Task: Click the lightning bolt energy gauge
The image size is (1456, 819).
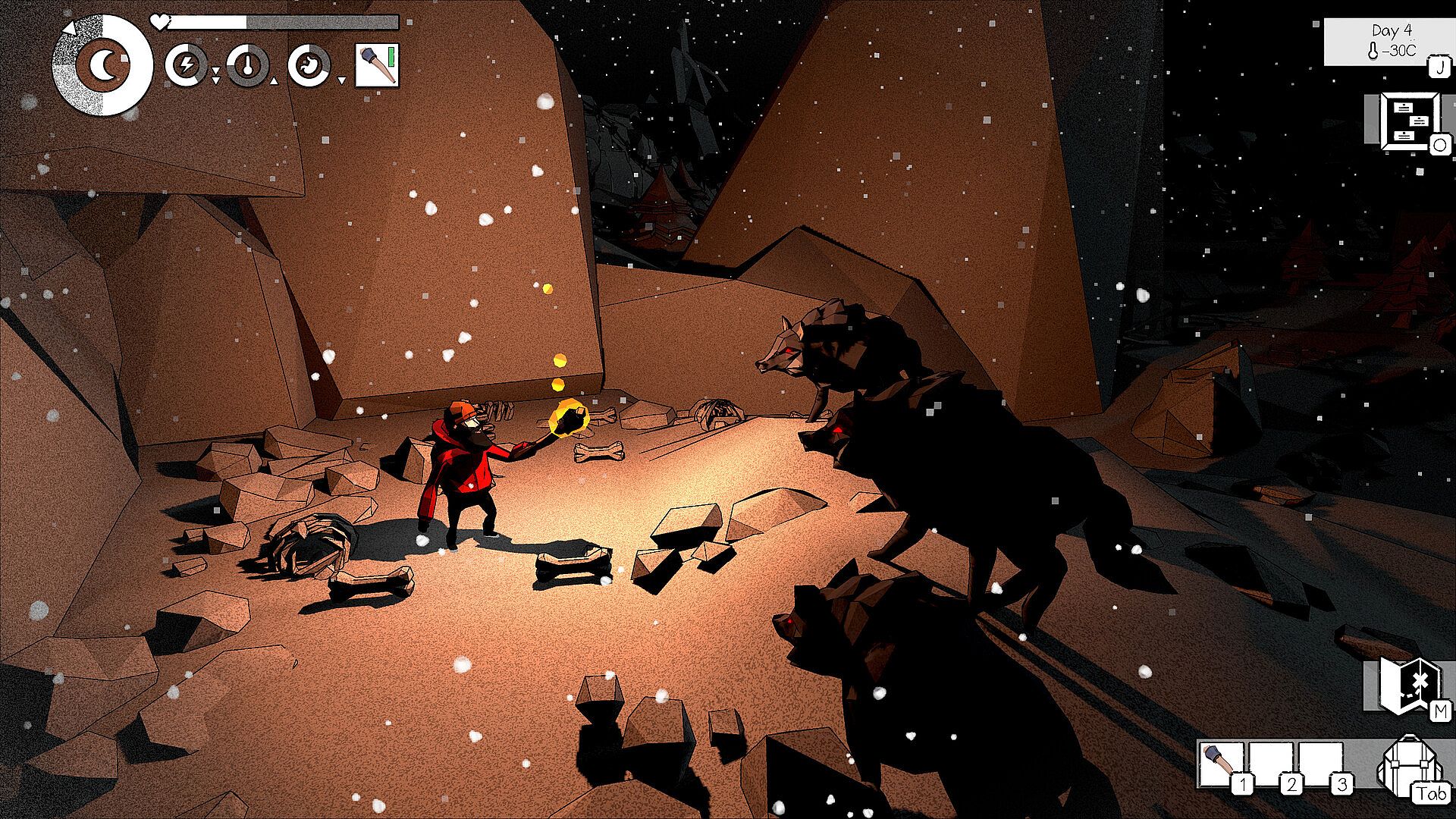Action: (x=186, y=65)
